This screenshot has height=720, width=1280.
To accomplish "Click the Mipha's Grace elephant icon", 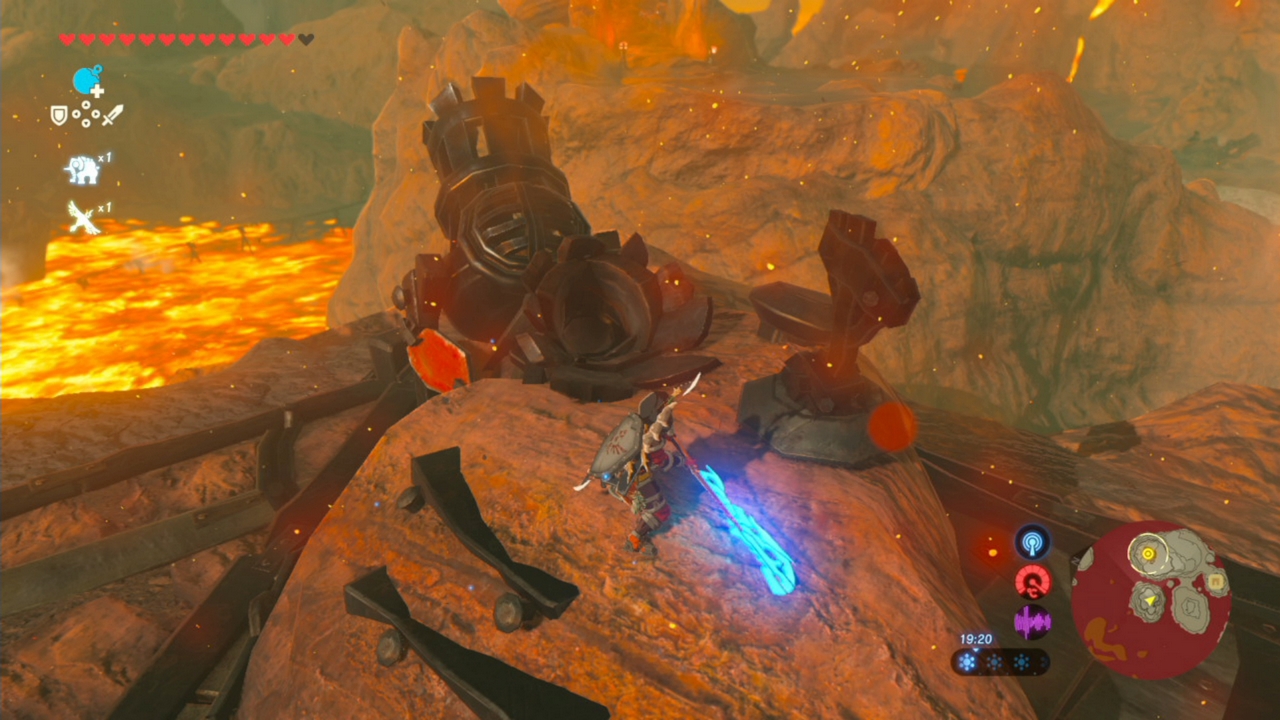I will (80, 166).
